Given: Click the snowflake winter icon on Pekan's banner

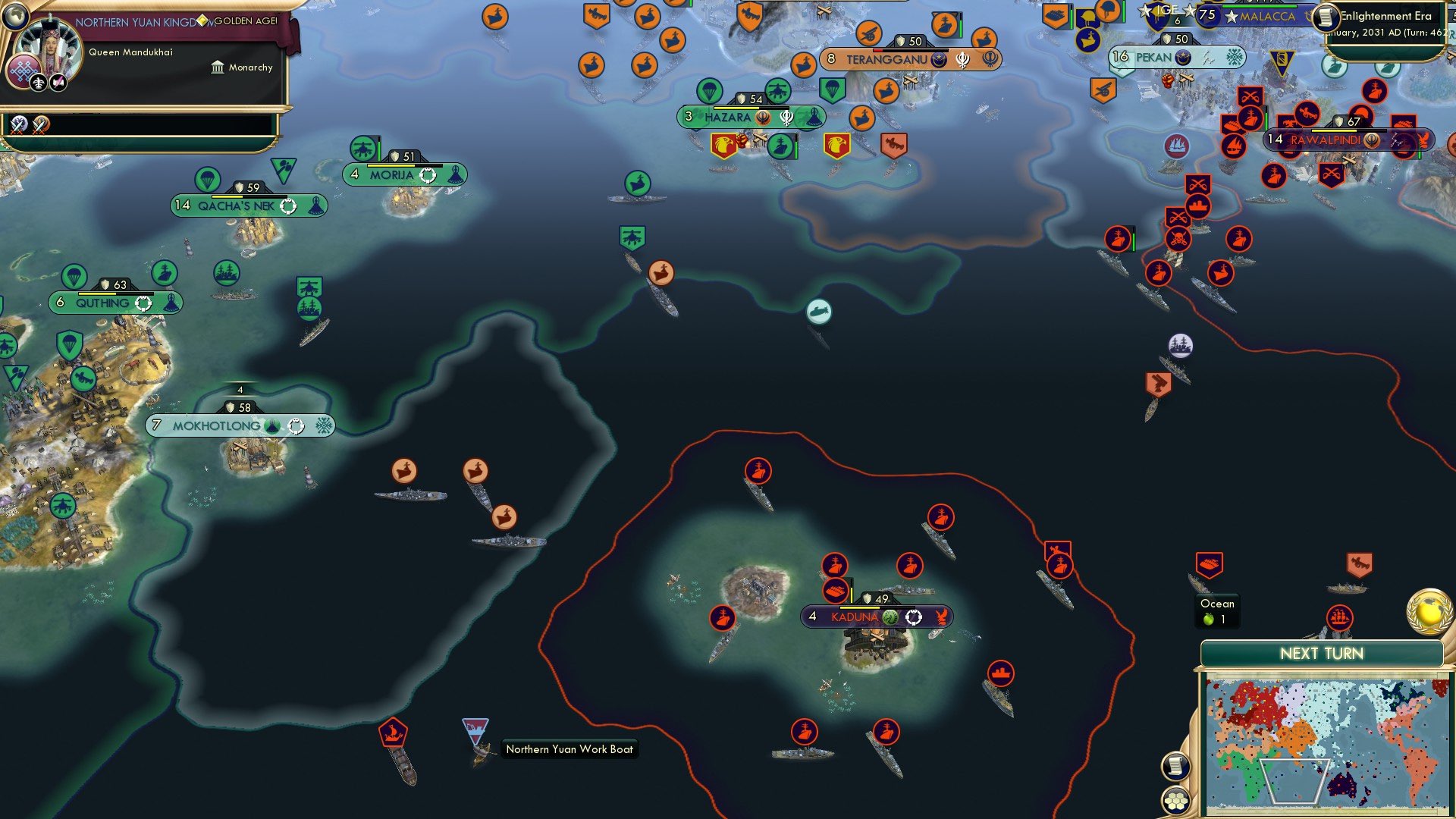Looking at the screenshot, I should (x=1234, y=56).
